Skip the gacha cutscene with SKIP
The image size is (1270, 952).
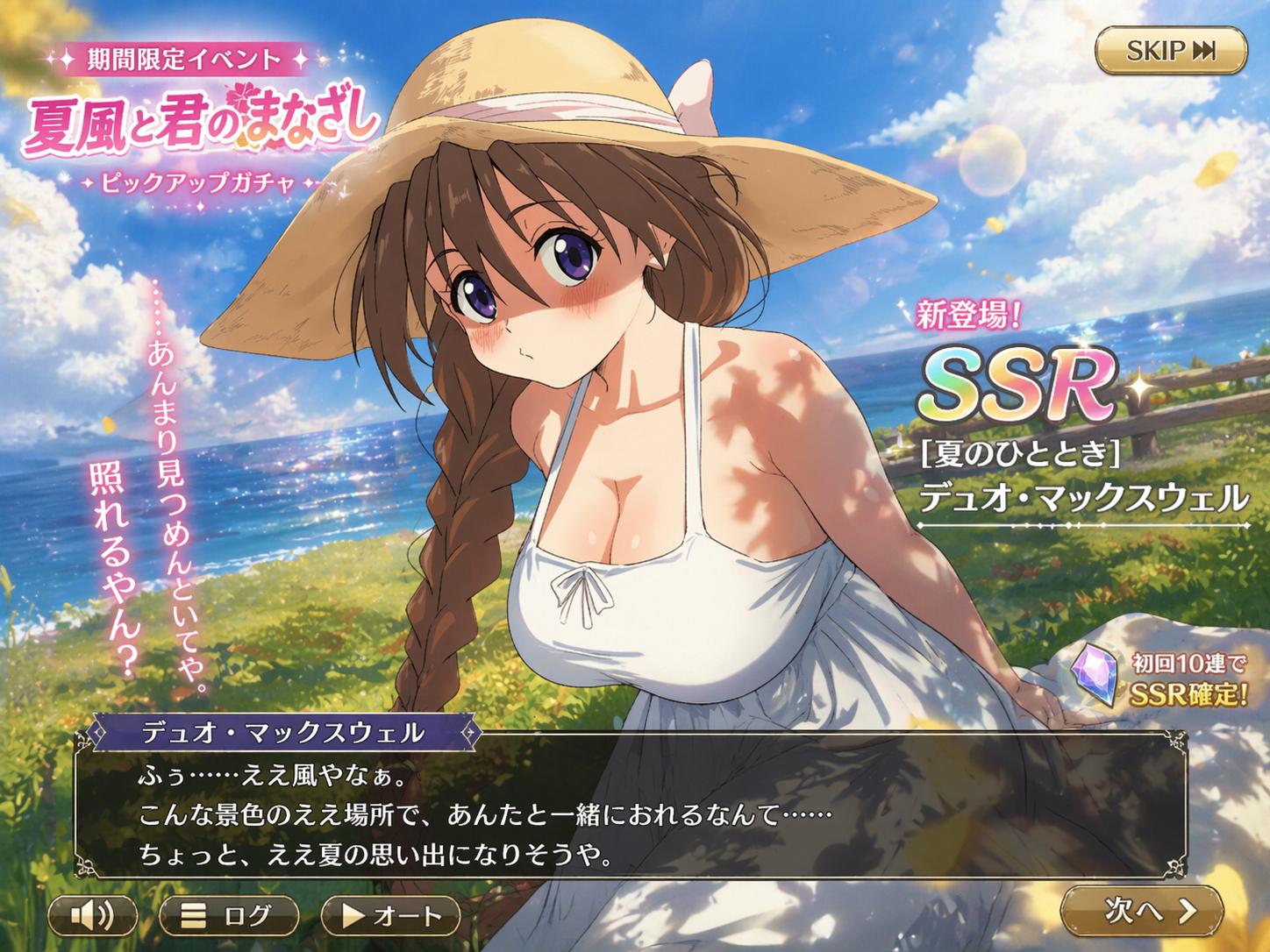(1170, 51)
